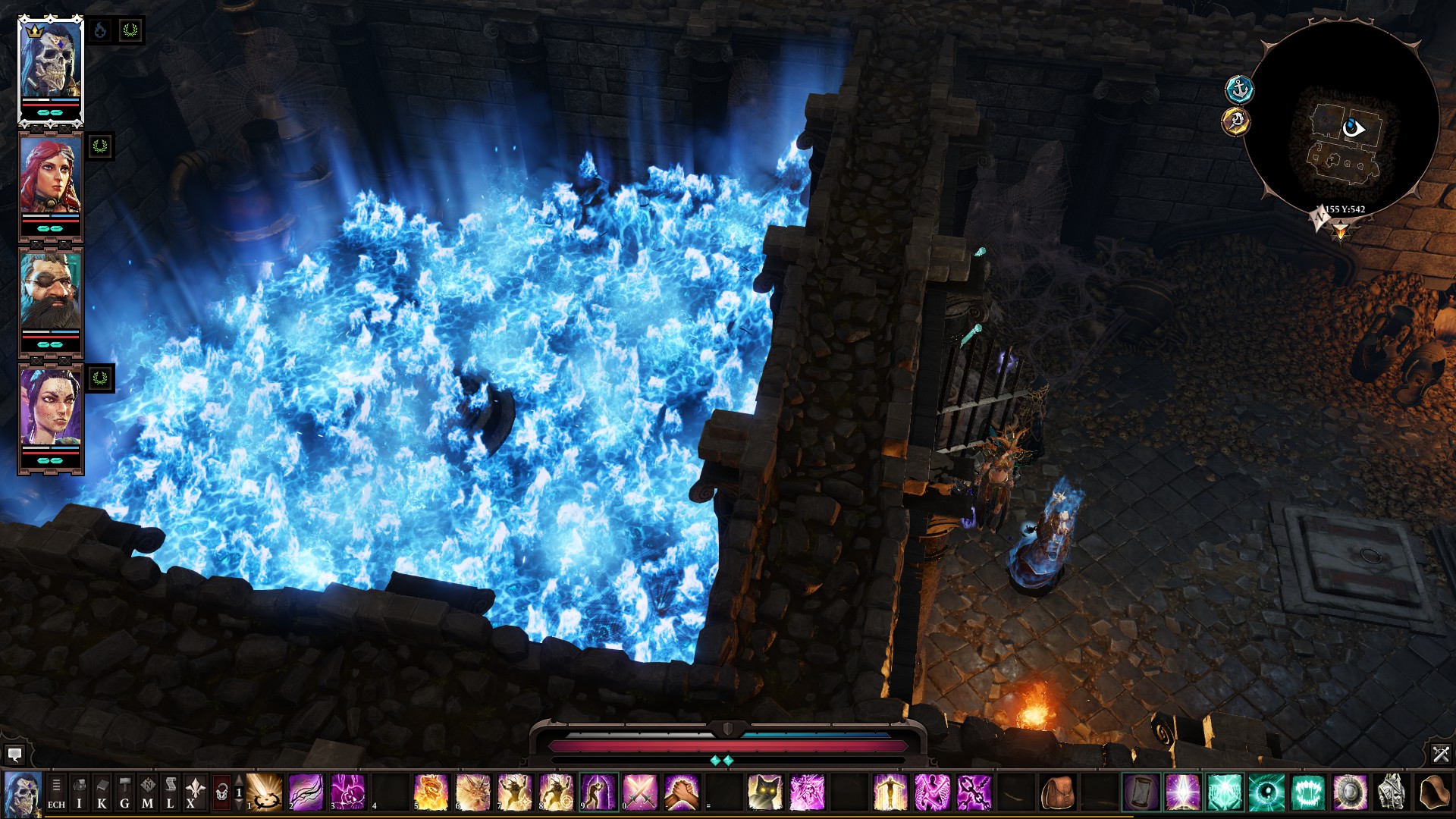Open inventory with the I button
Screen dimensions: 1456x819
[79, 792]
